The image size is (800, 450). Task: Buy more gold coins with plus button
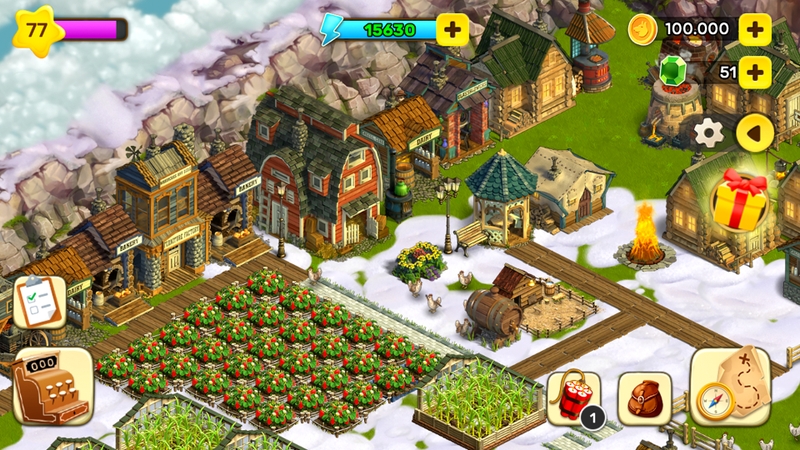754,29
